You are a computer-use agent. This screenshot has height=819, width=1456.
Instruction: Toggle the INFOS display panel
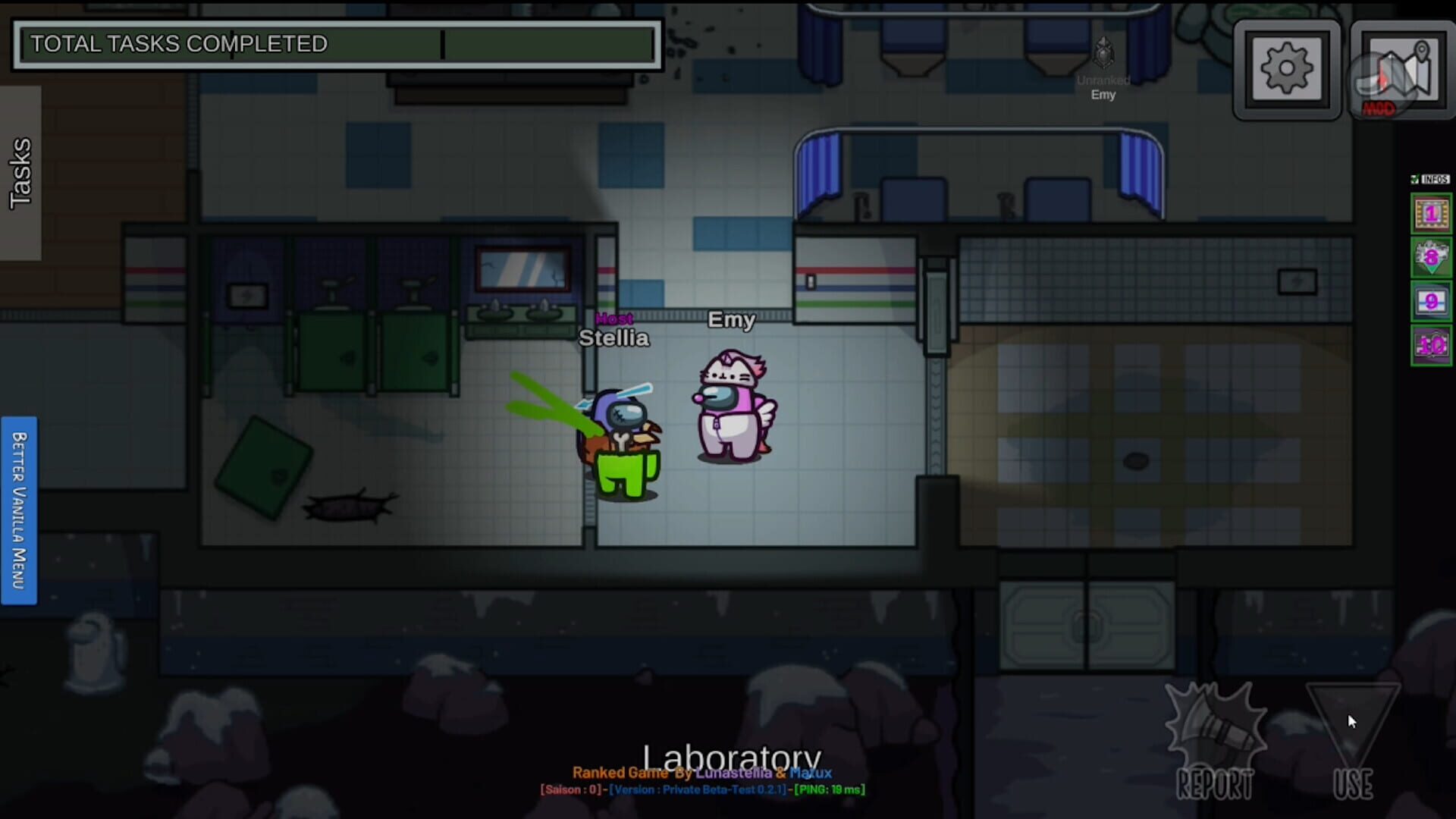click(x=1429, y=180)
